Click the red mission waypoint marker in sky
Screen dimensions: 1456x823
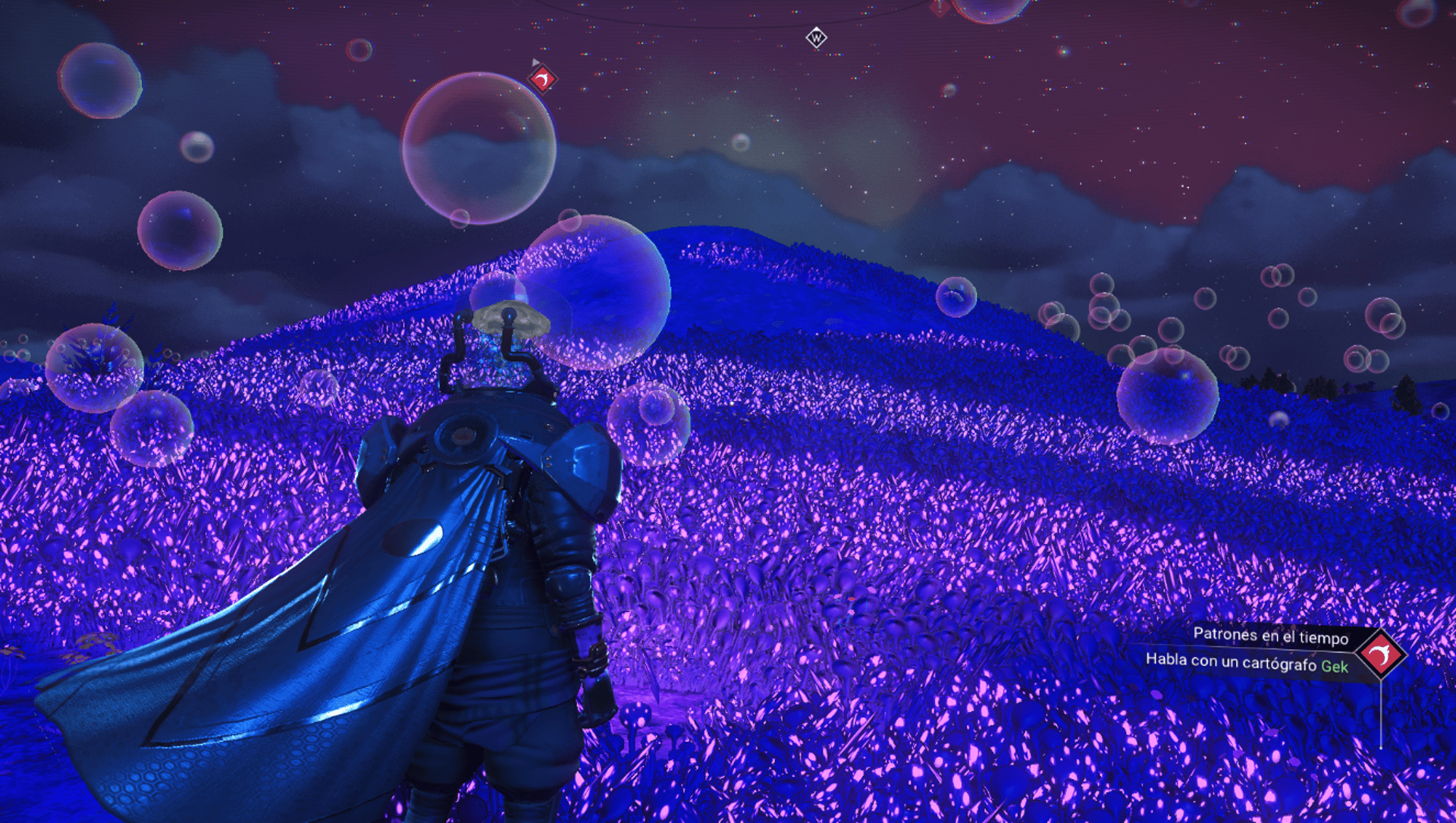pos(542,79)
